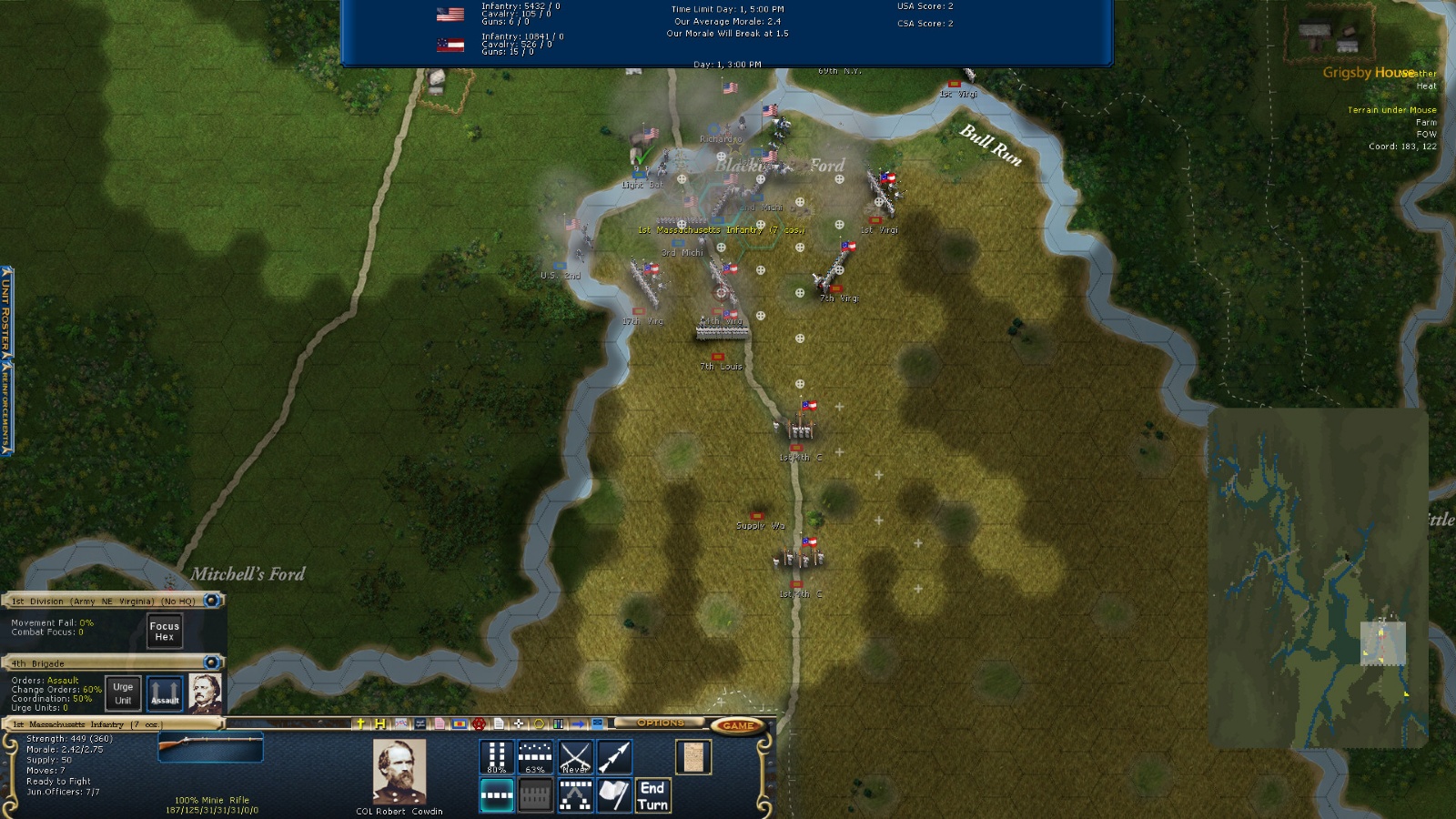Toggle the crossed sabers charge setting
Screen dimensions: 1456x819
(x=575, y=757)
